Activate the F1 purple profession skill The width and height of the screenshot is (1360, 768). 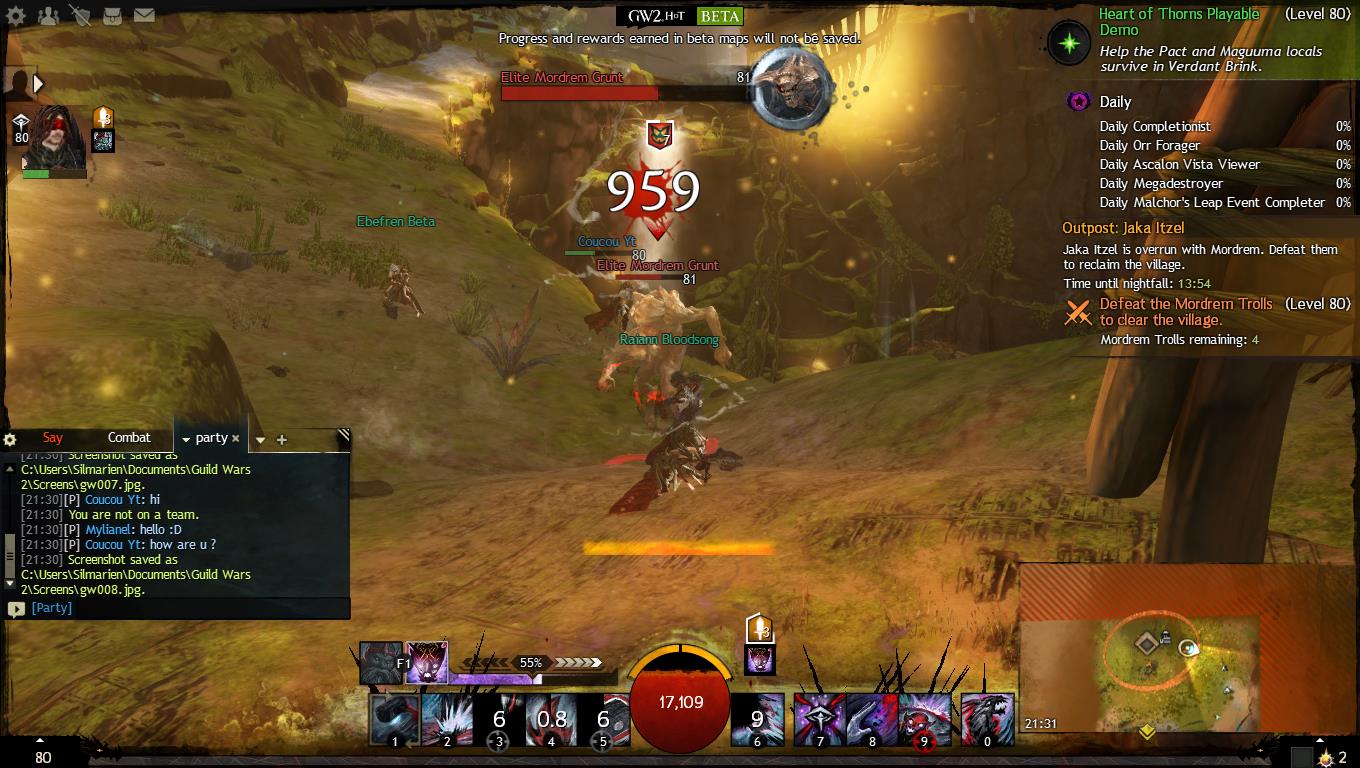pos(426,662)
